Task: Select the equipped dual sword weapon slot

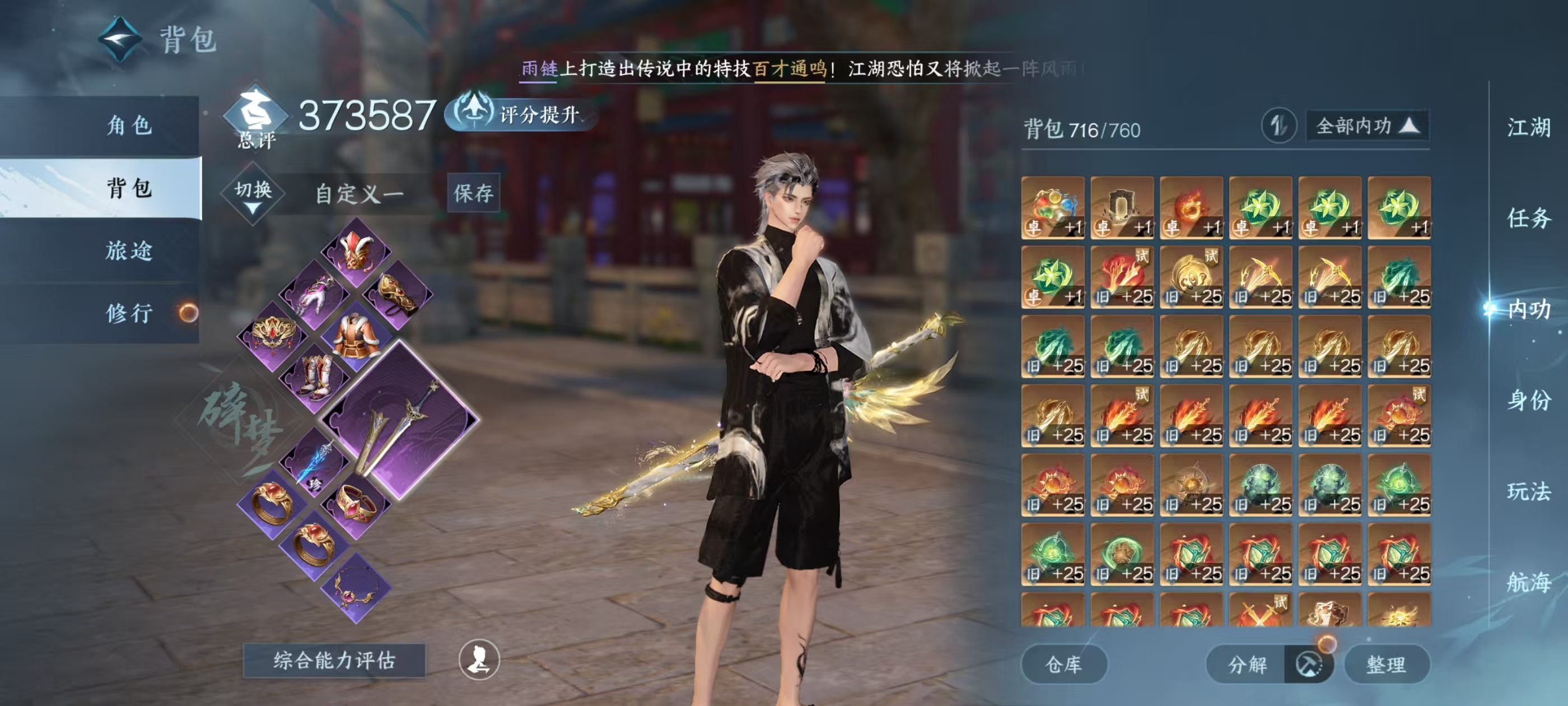Action: pyautogui.click(x=399, y=420)
